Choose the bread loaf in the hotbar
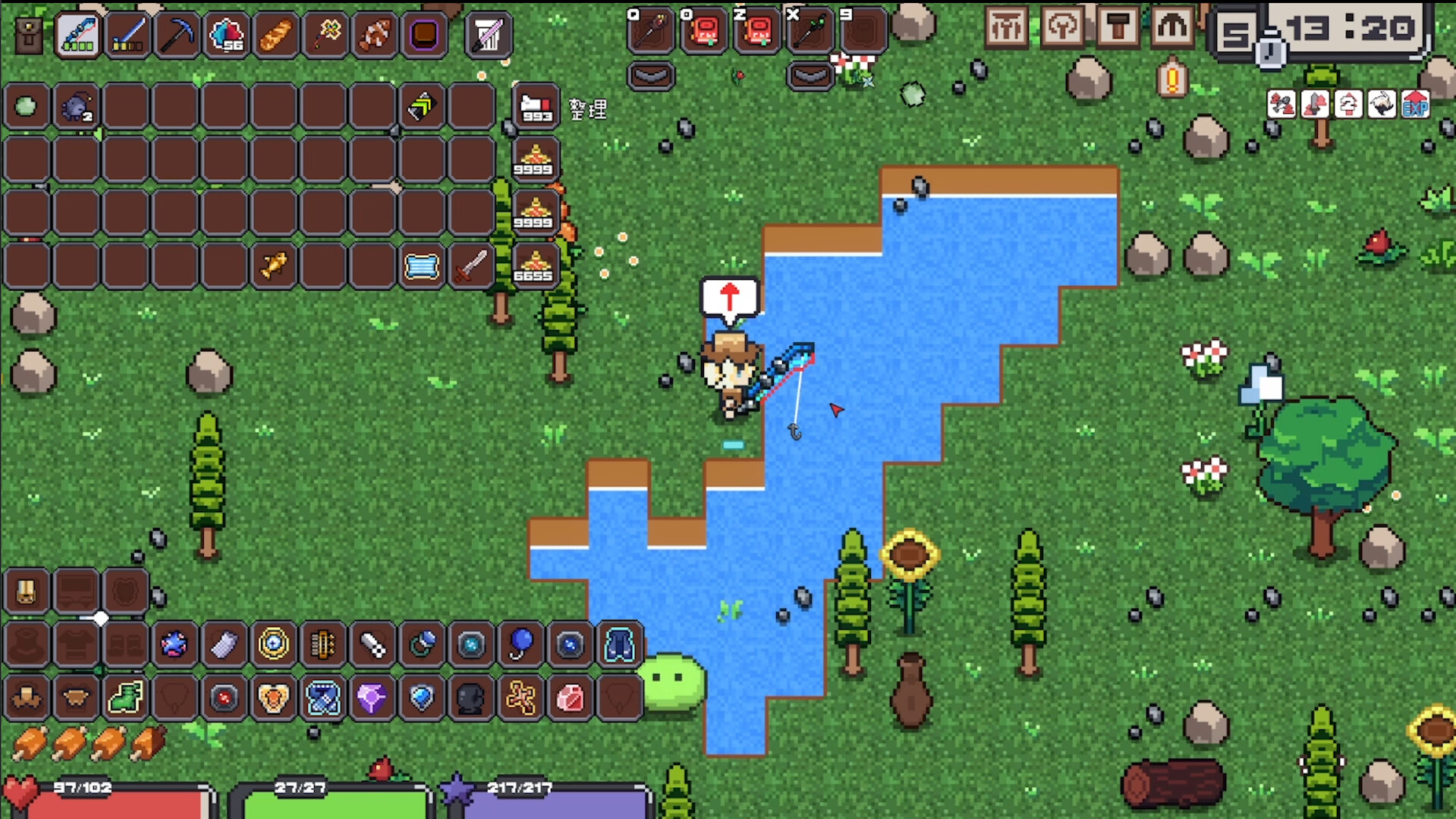The image size is (1456, 819). pyautogui.click(x=275, y=34)
